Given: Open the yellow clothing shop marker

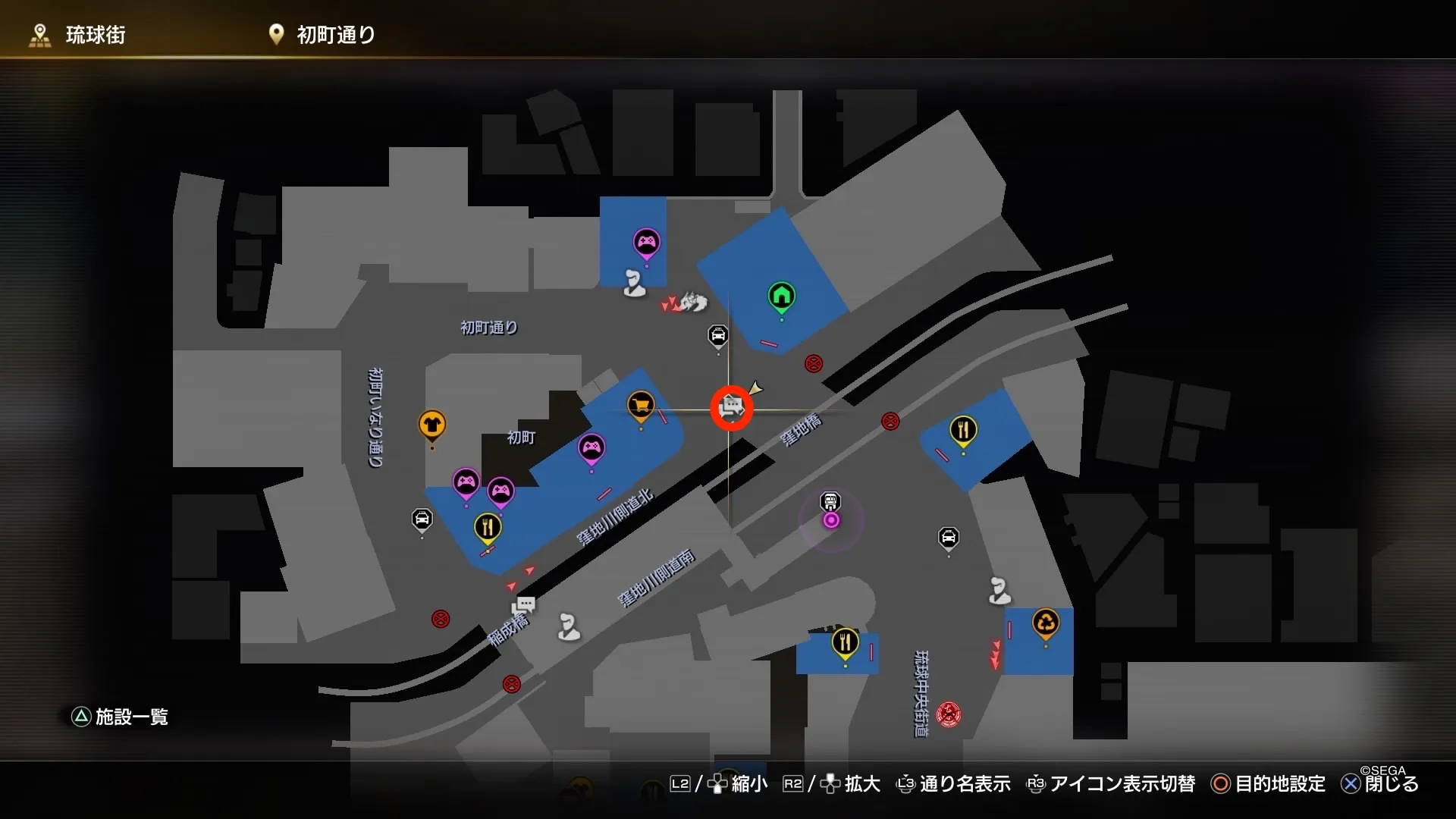Looking at the screenshot, I should (432, 425).
